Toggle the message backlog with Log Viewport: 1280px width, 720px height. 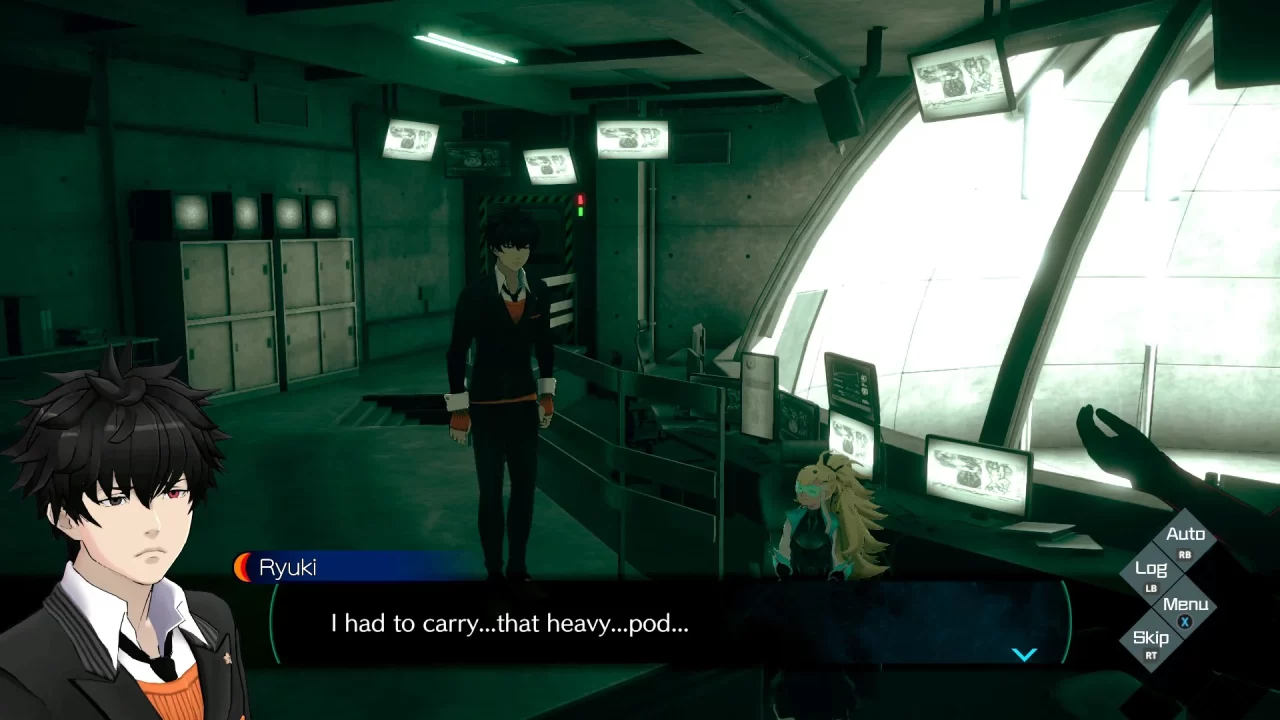click(1151, 568)
